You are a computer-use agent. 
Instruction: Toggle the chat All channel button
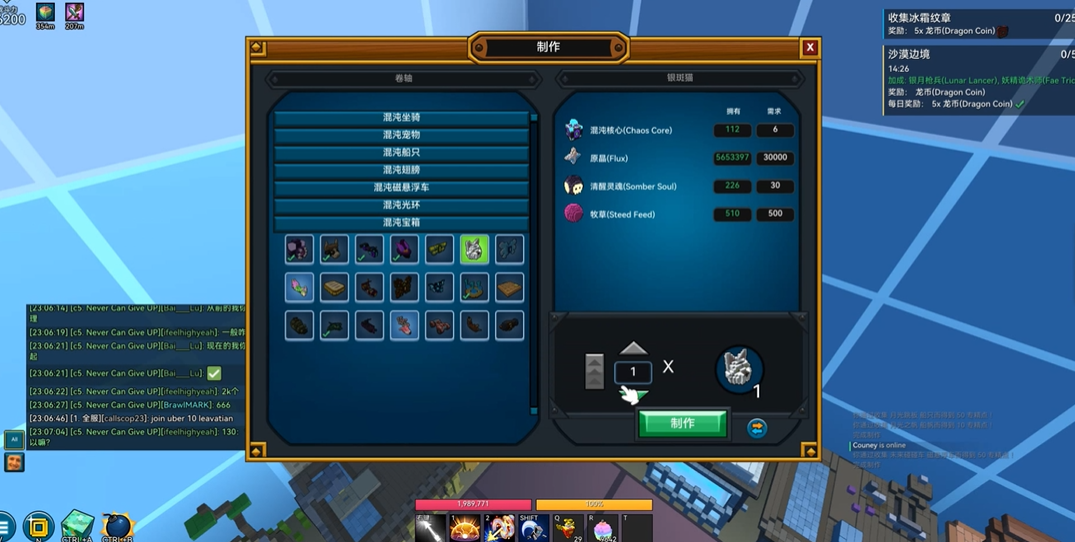(x=14, y=439)
